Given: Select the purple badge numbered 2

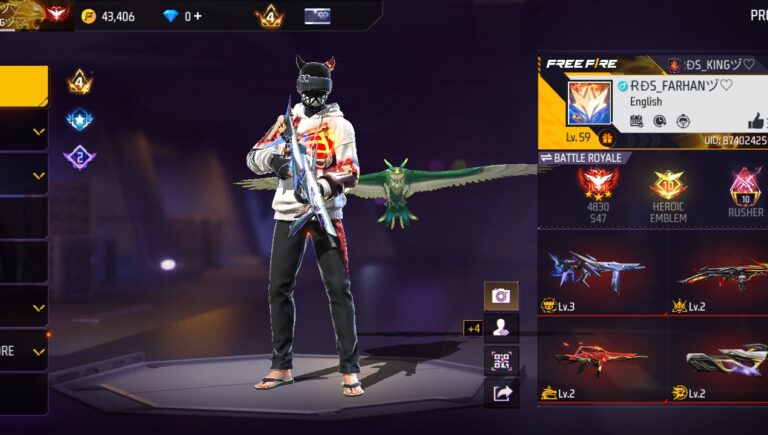Looking at the screenshot, I should click(79, 157).
